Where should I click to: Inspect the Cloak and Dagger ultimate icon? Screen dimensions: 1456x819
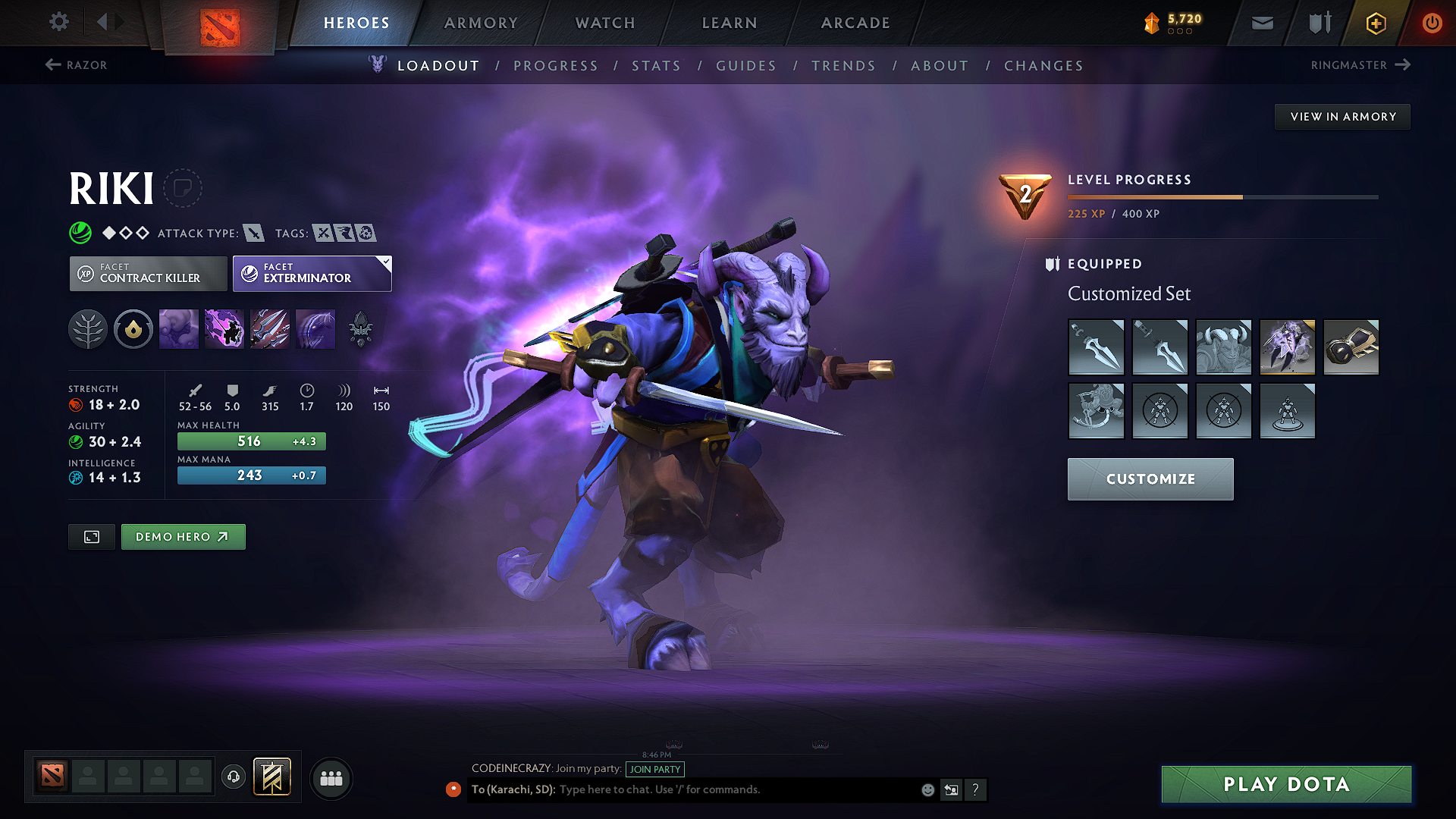(x=315, y=328)
